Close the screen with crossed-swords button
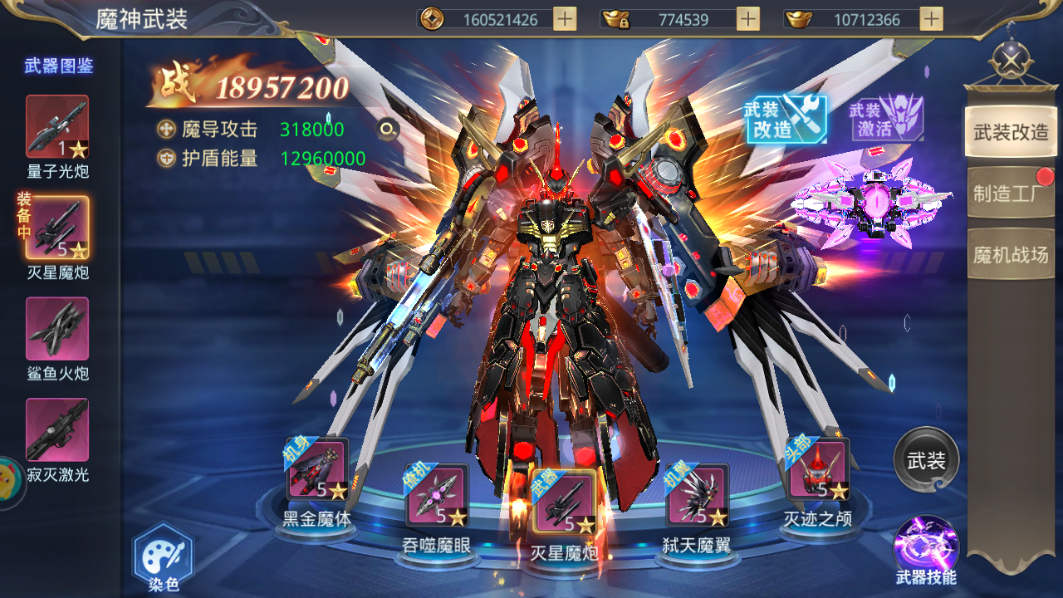The width and height of the screenshot is (1063, 598). click(1011, 59)
